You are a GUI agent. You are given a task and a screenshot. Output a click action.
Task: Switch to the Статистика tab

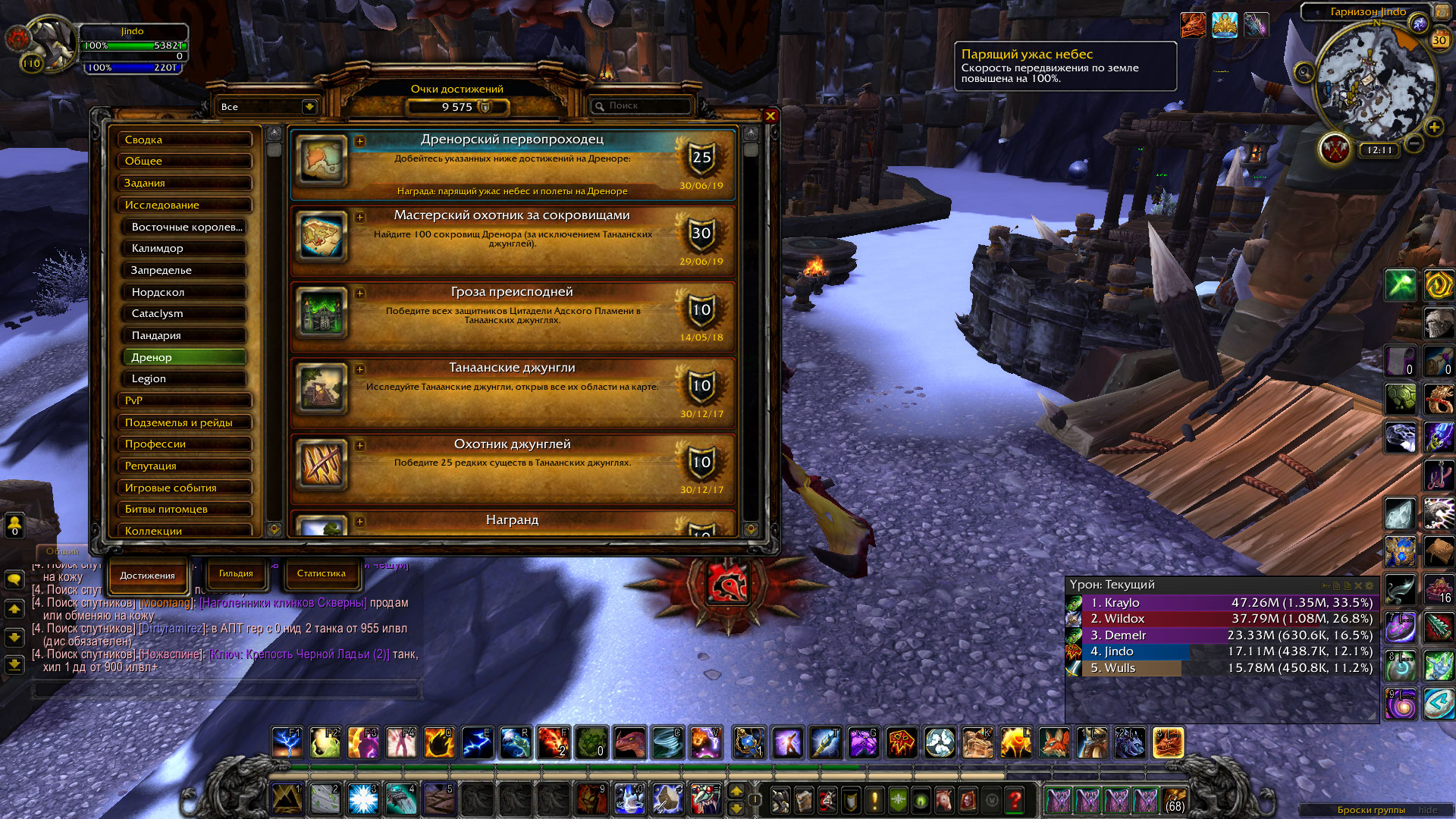click(321, 574)
